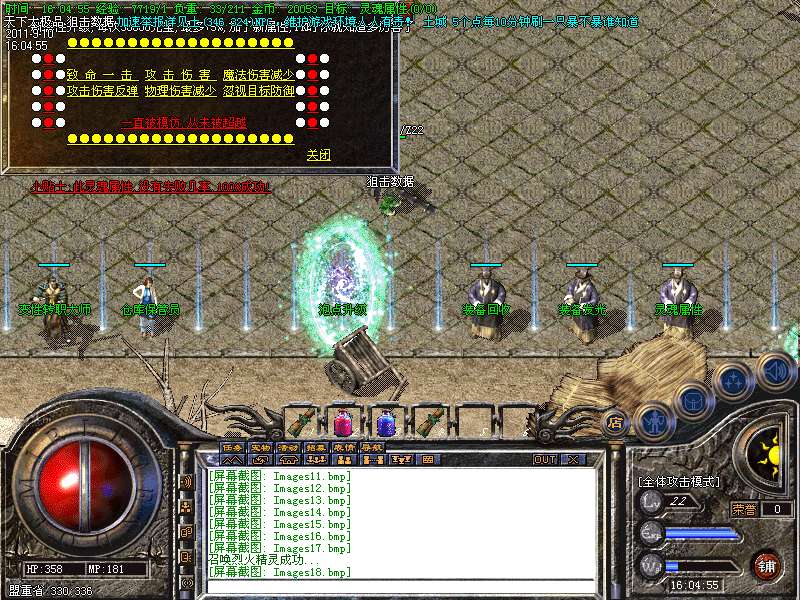
Task: Click the OUT button above chat
Action: tap(545, 459)
